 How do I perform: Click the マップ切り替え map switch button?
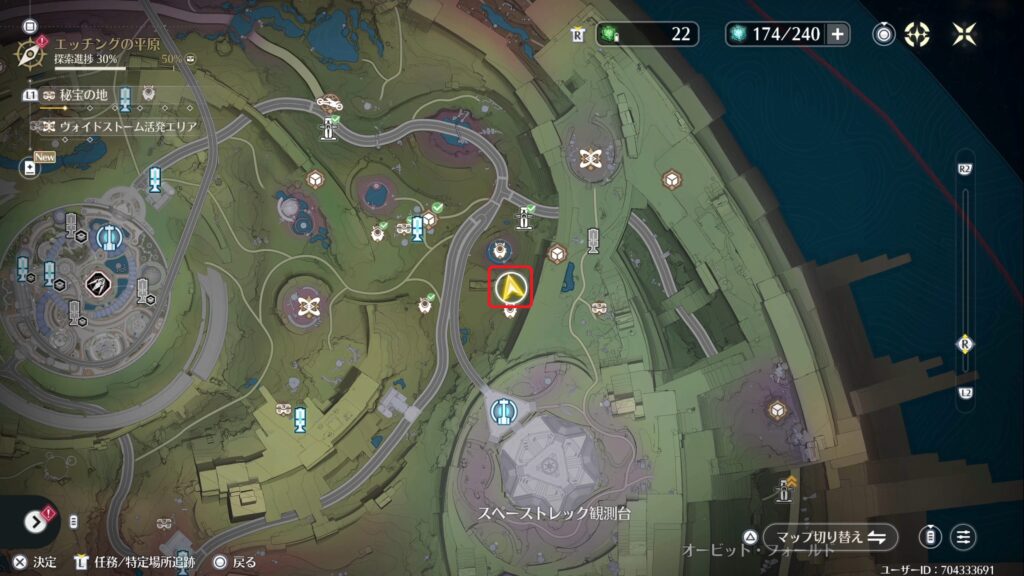tap(829, 536)
